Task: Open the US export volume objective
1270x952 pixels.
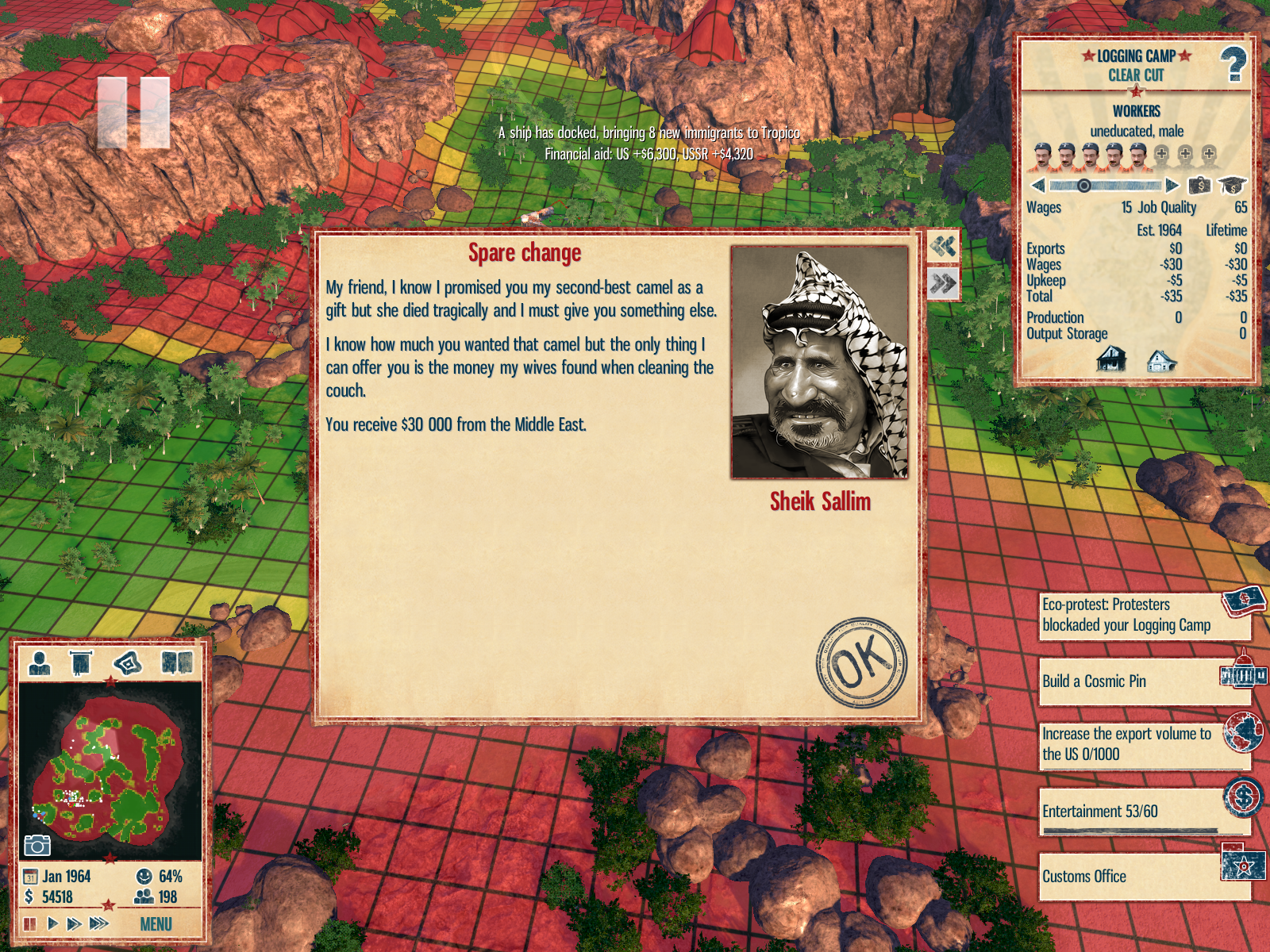Action: [x=1143, y=745]
